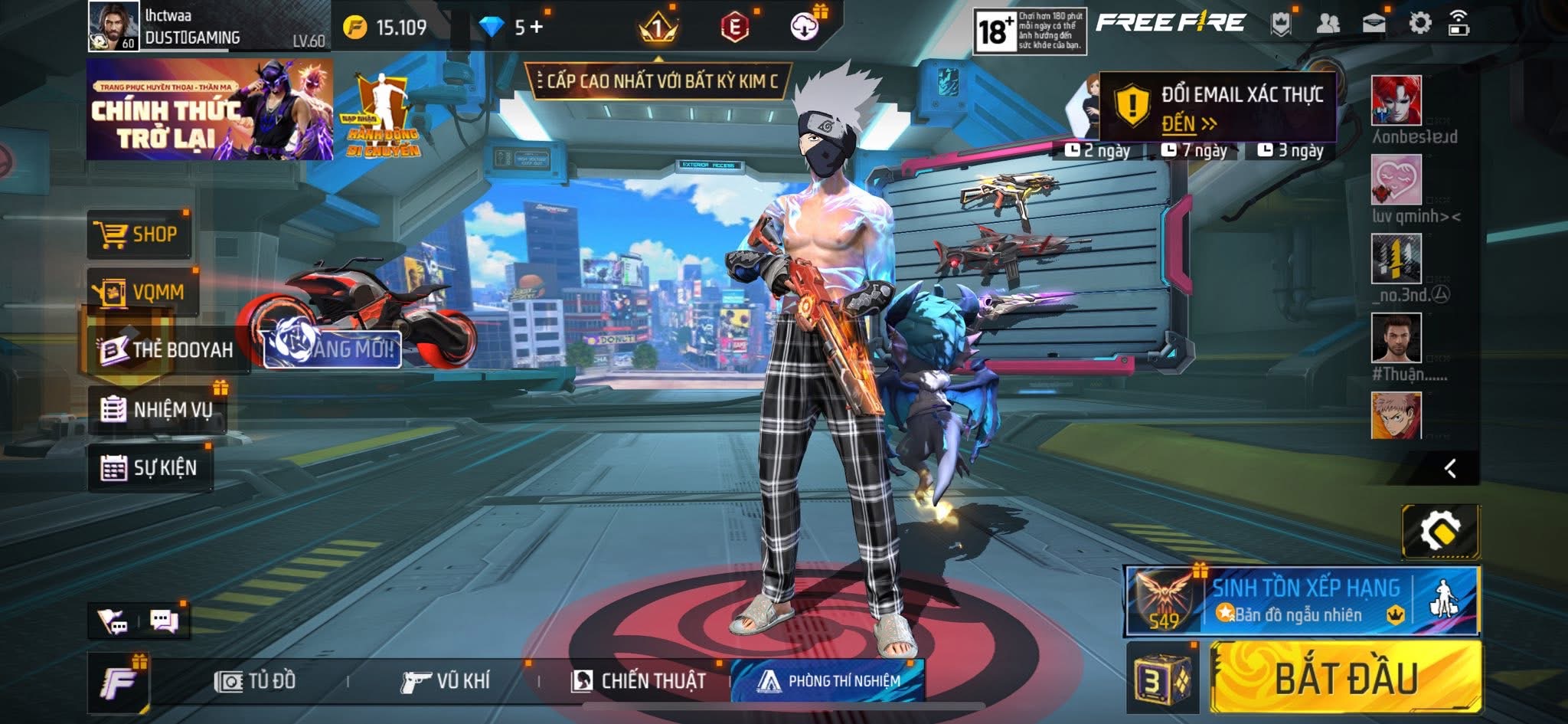Switch to the VŨ KHÍ tab

pyautogui.click(x=446, y=681)
